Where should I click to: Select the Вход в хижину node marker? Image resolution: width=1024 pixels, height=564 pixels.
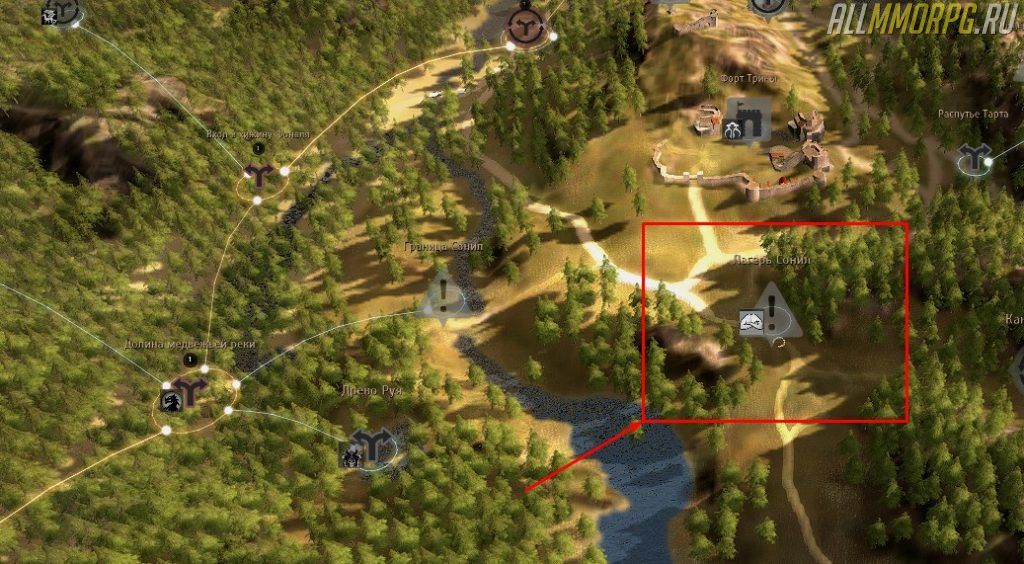[261, 177]
